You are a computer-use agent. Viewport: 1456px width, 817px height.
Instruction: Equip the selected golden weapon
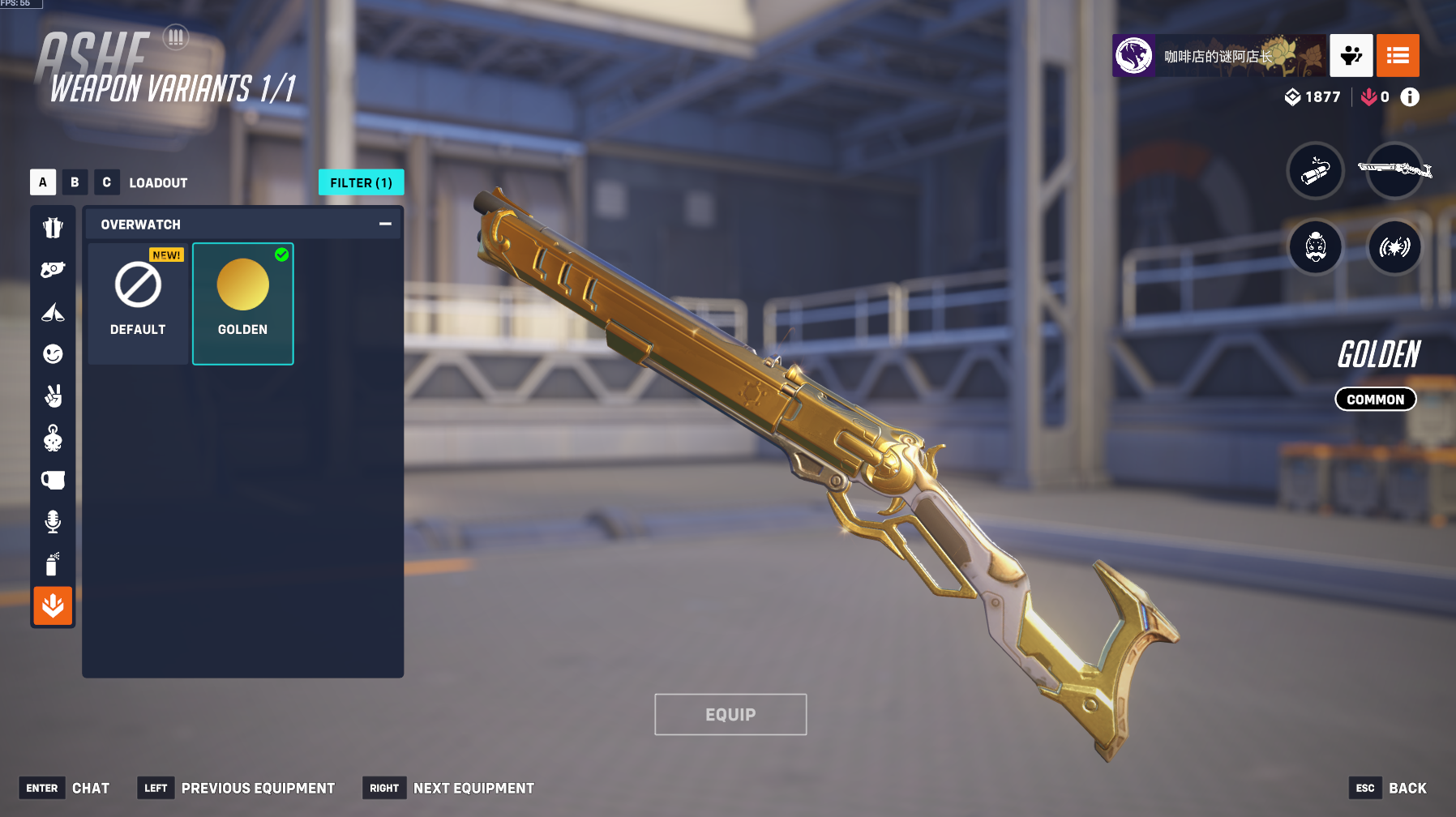tap(730, 714)
